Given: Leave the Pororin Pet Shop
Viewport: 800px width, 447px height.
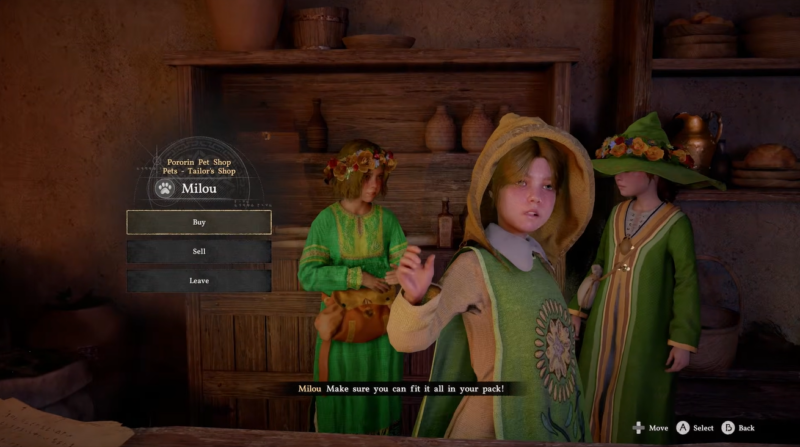Looking at the screenshot, I should (x=199, y=281).
